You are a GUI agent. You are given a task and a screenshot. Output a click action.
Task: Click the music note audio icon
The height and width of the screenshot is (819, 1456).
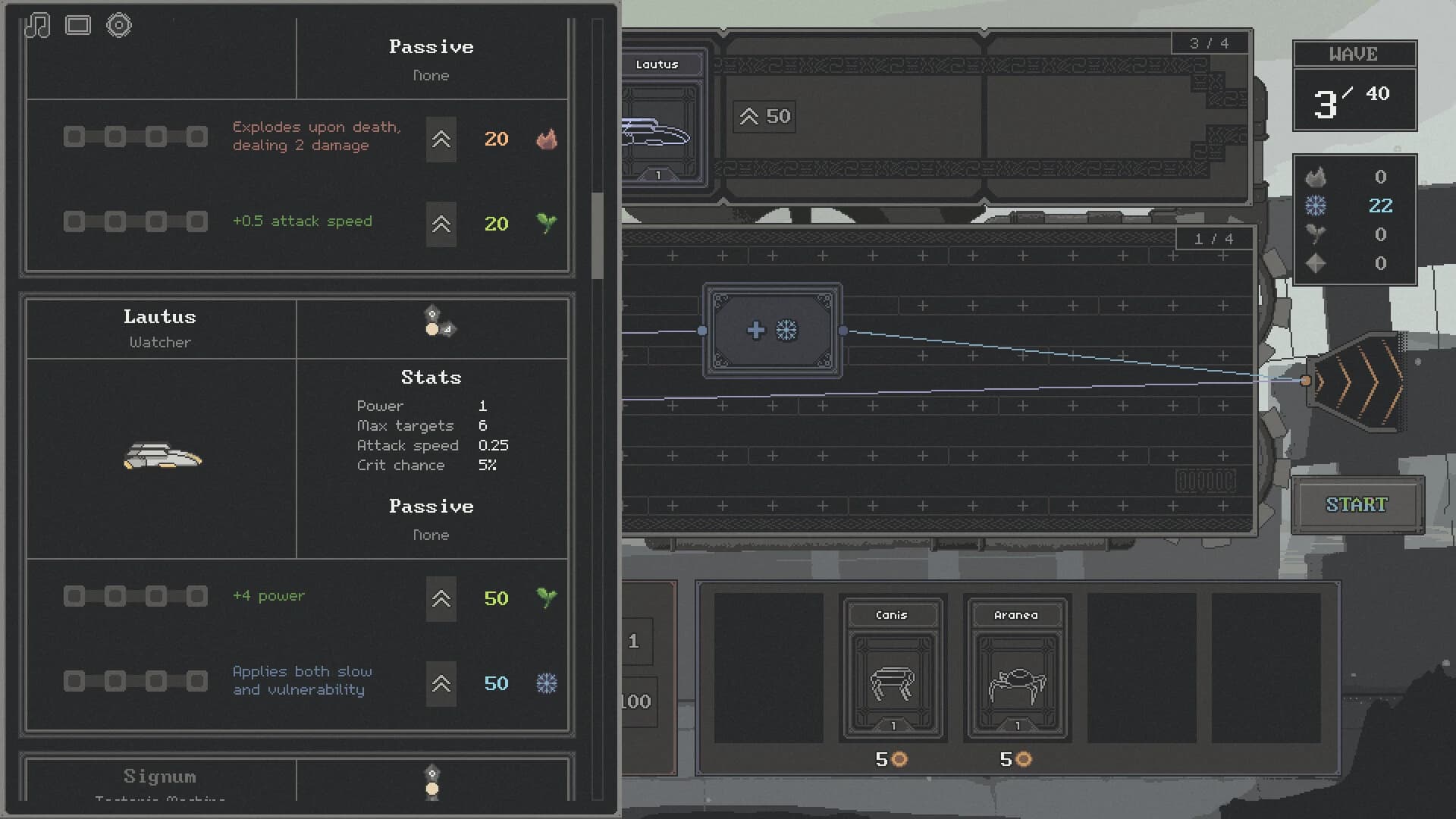(39, 25)
